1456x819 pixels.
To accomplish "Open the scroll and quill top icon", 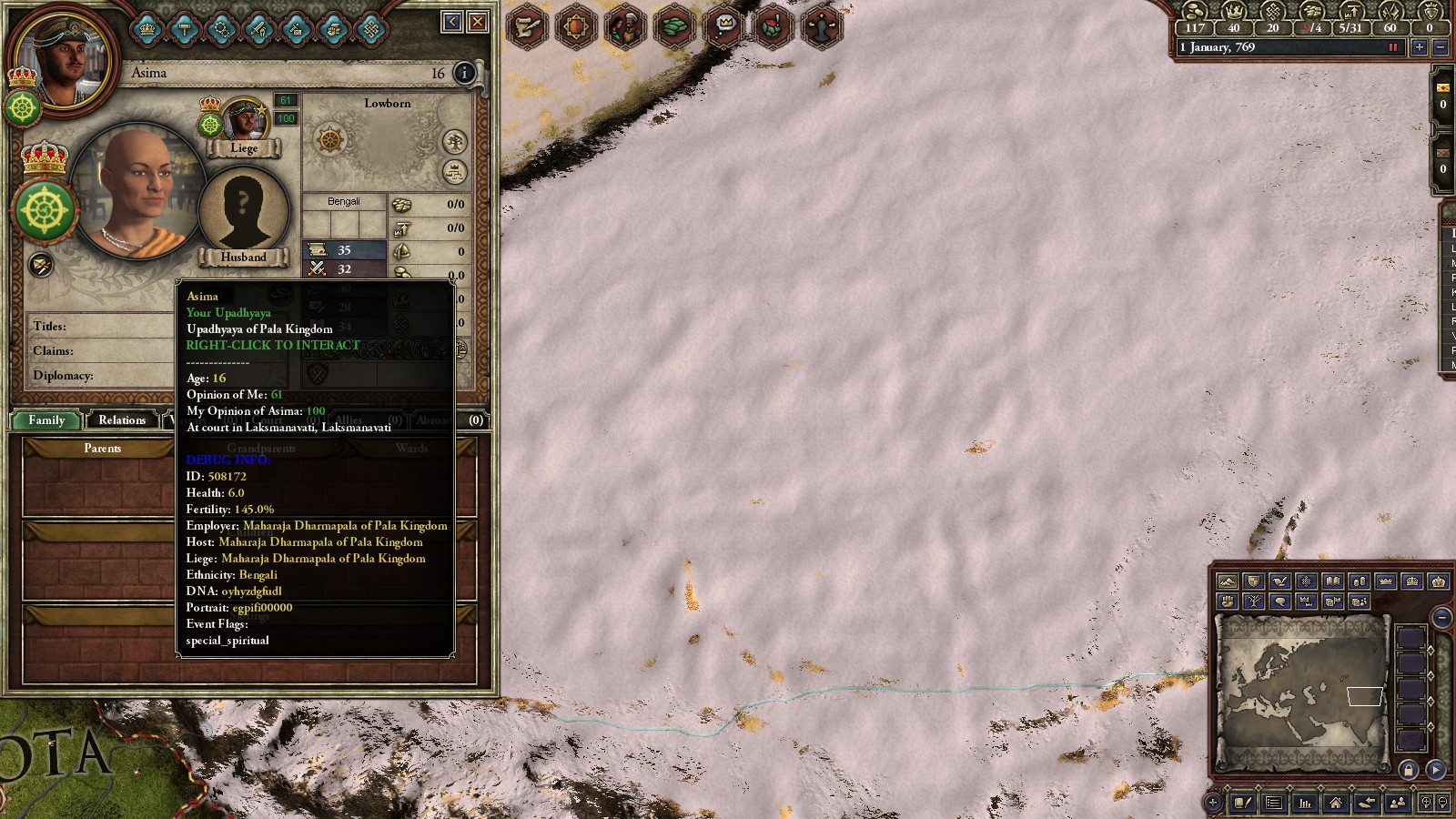I will 527,26.
